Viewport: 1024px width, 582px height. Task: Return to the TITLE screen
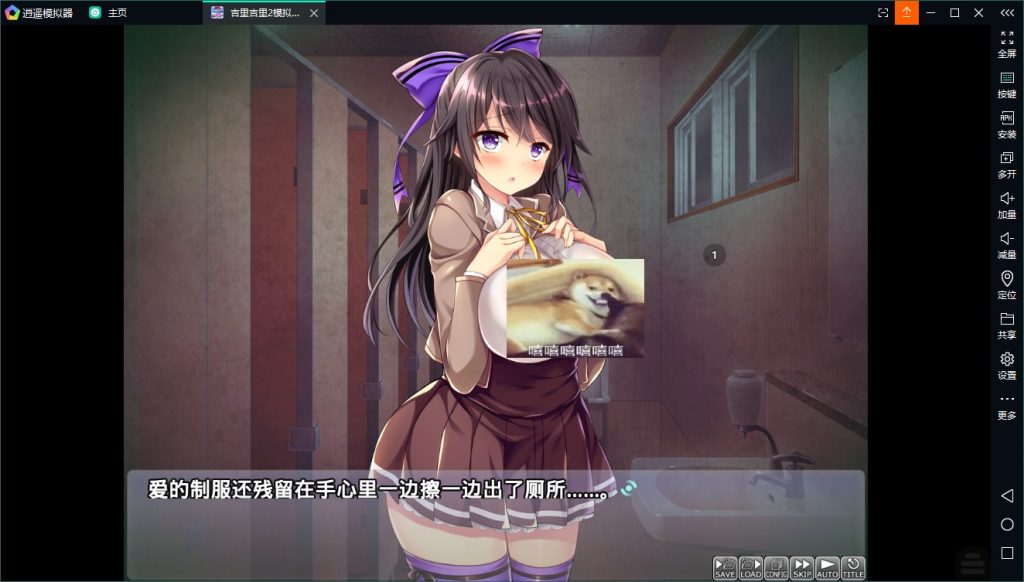pos(853,568)
